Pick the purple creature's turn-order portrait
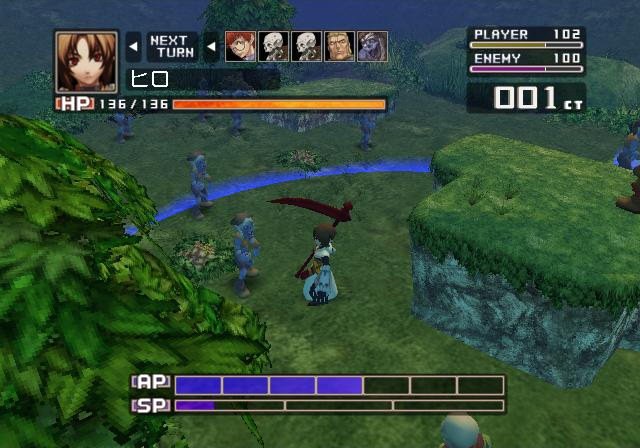640x448 pixels. [x=372, y=46]
